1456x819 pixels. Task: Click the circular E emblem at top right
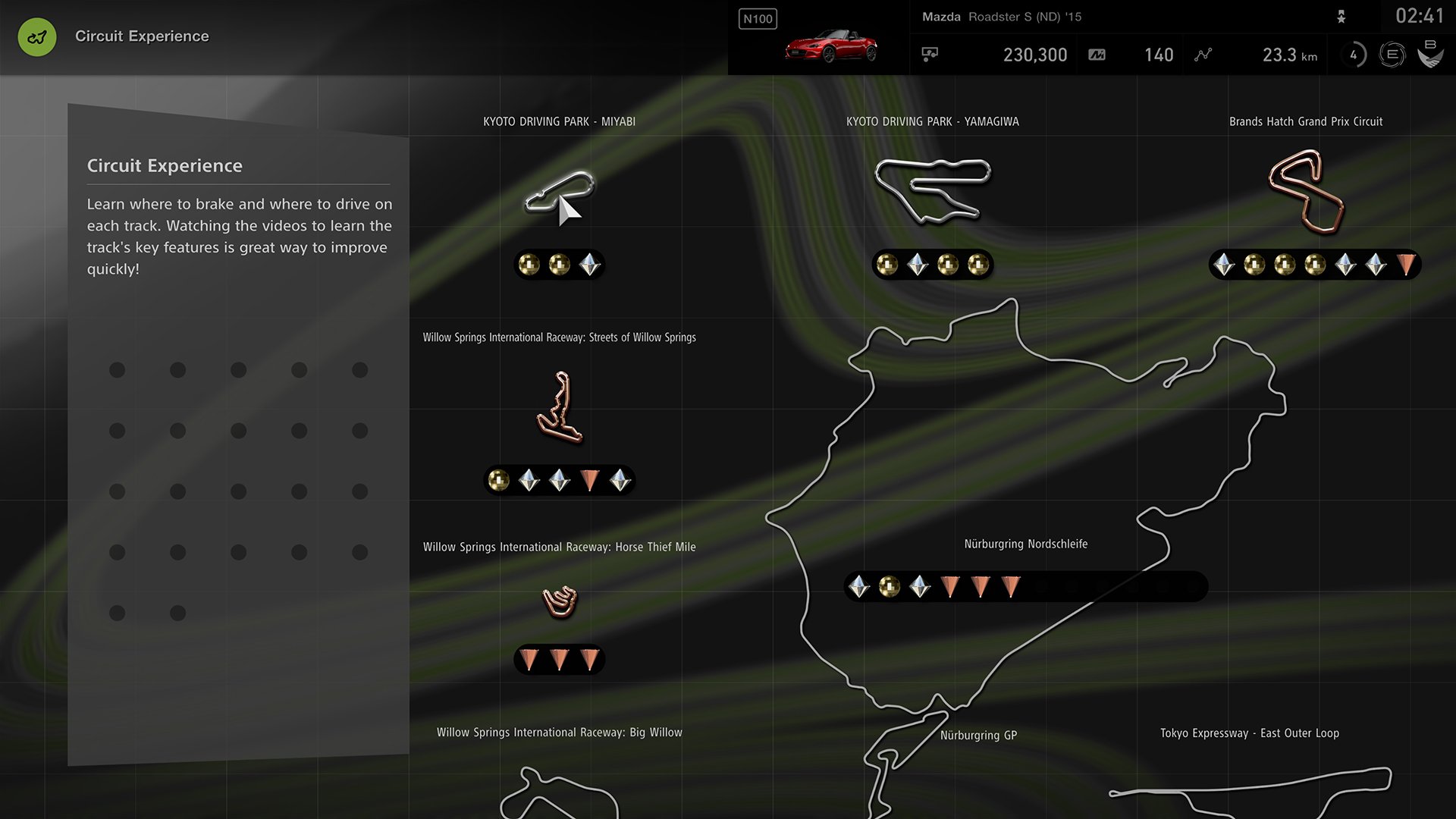[x=1394, y=55]
